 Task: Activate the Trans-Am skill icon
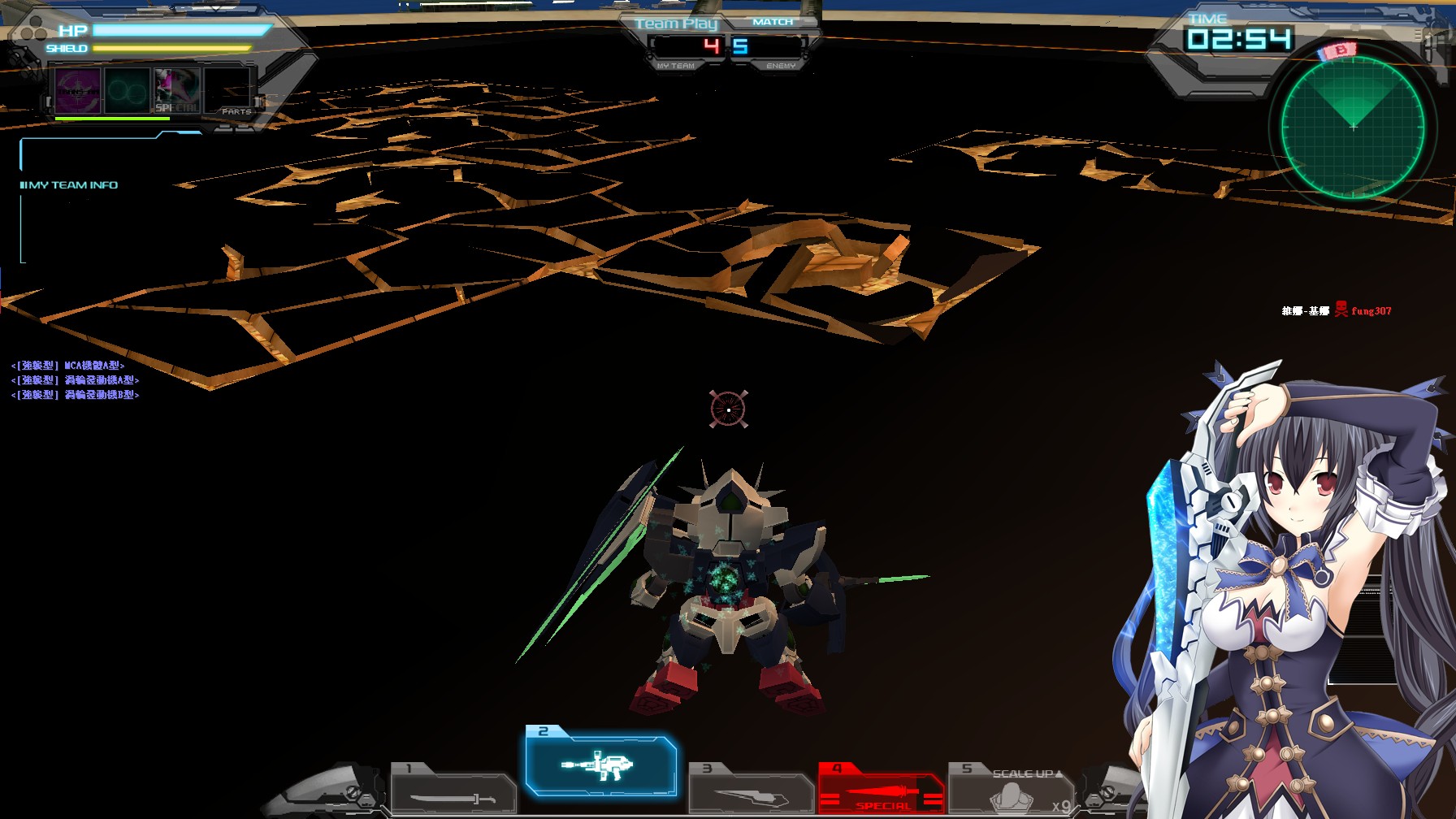point(77,93)
